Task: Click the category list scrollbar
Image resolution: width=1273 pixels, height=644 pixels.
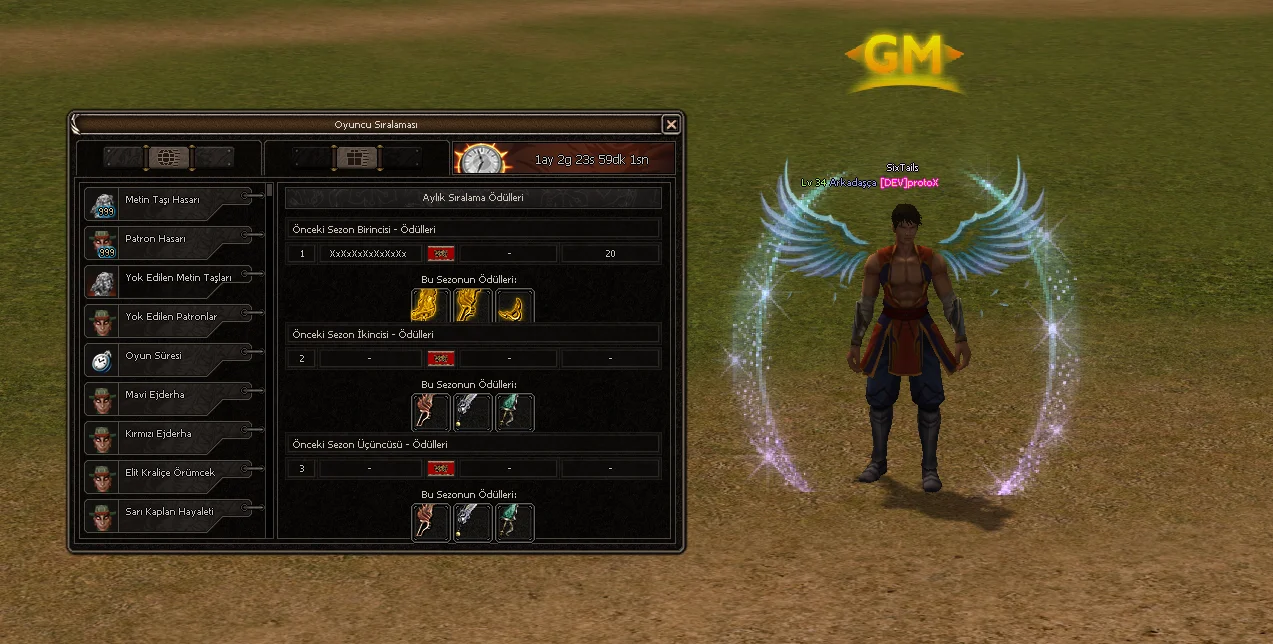Action: pos(270,190)
